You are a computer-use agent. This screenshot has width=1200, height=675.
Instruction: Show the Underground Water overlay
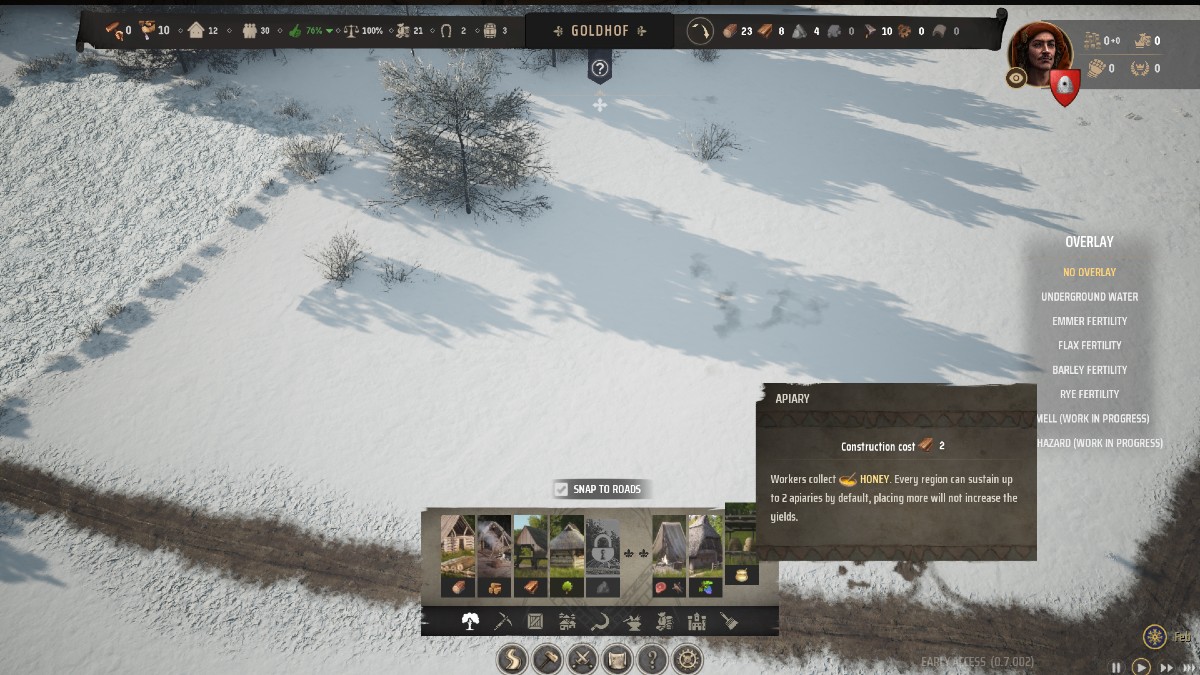click(1089, 297)
